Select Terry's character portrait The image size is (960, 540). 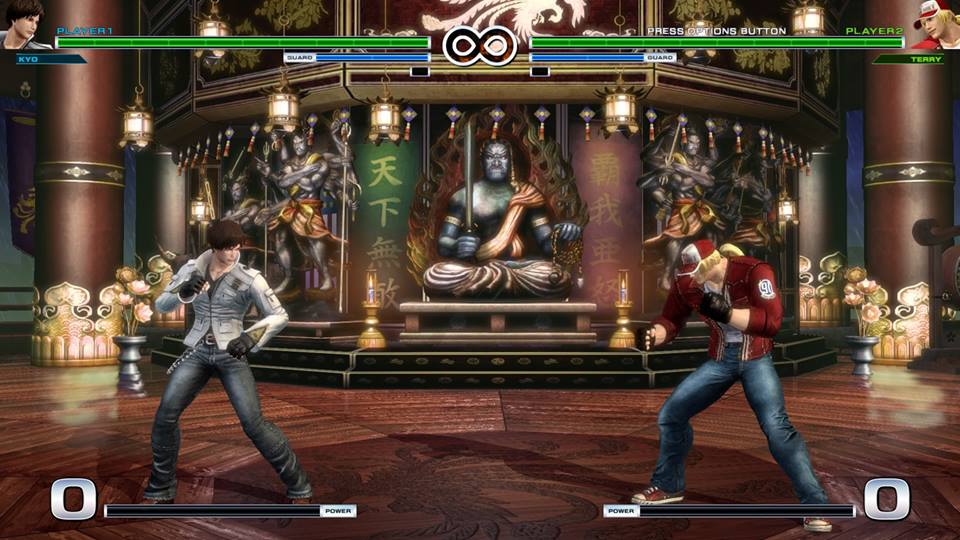coord(935,26)
